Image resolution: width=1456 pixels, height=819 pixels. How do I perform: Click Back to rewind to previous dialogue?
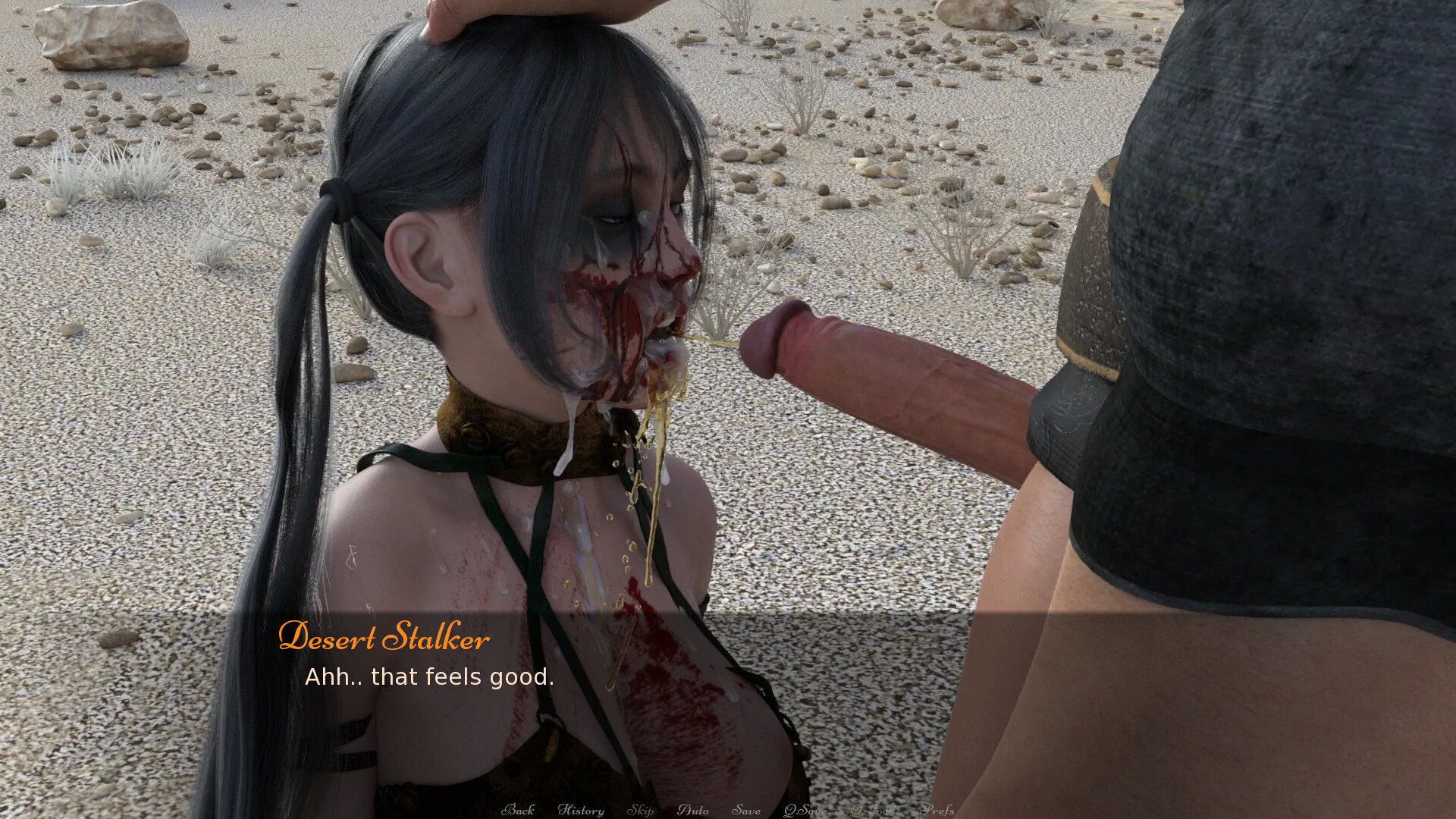click(x=519, y=809)
